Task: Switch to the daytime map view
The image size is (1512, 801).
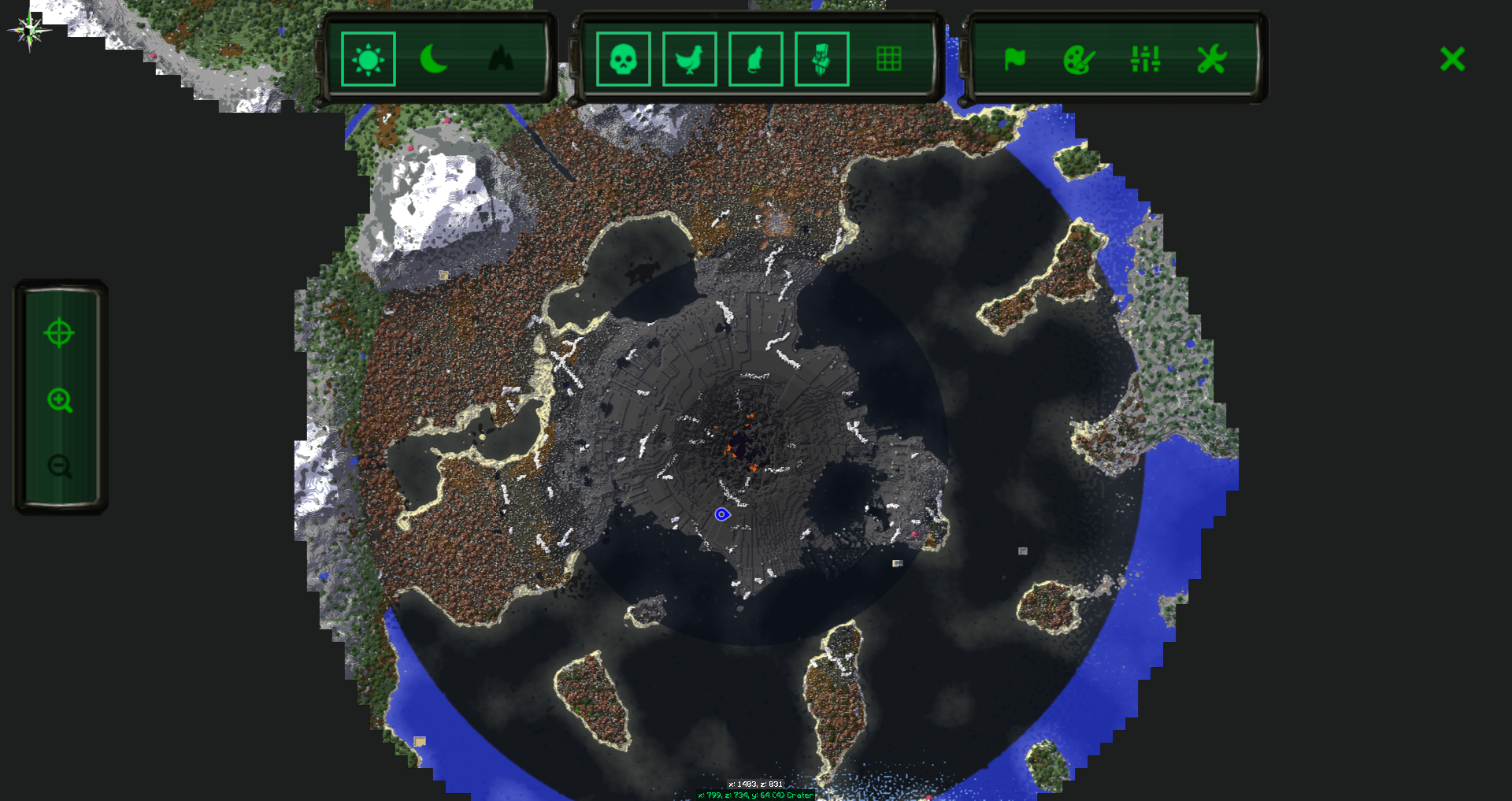Action: tap(367, 59)
